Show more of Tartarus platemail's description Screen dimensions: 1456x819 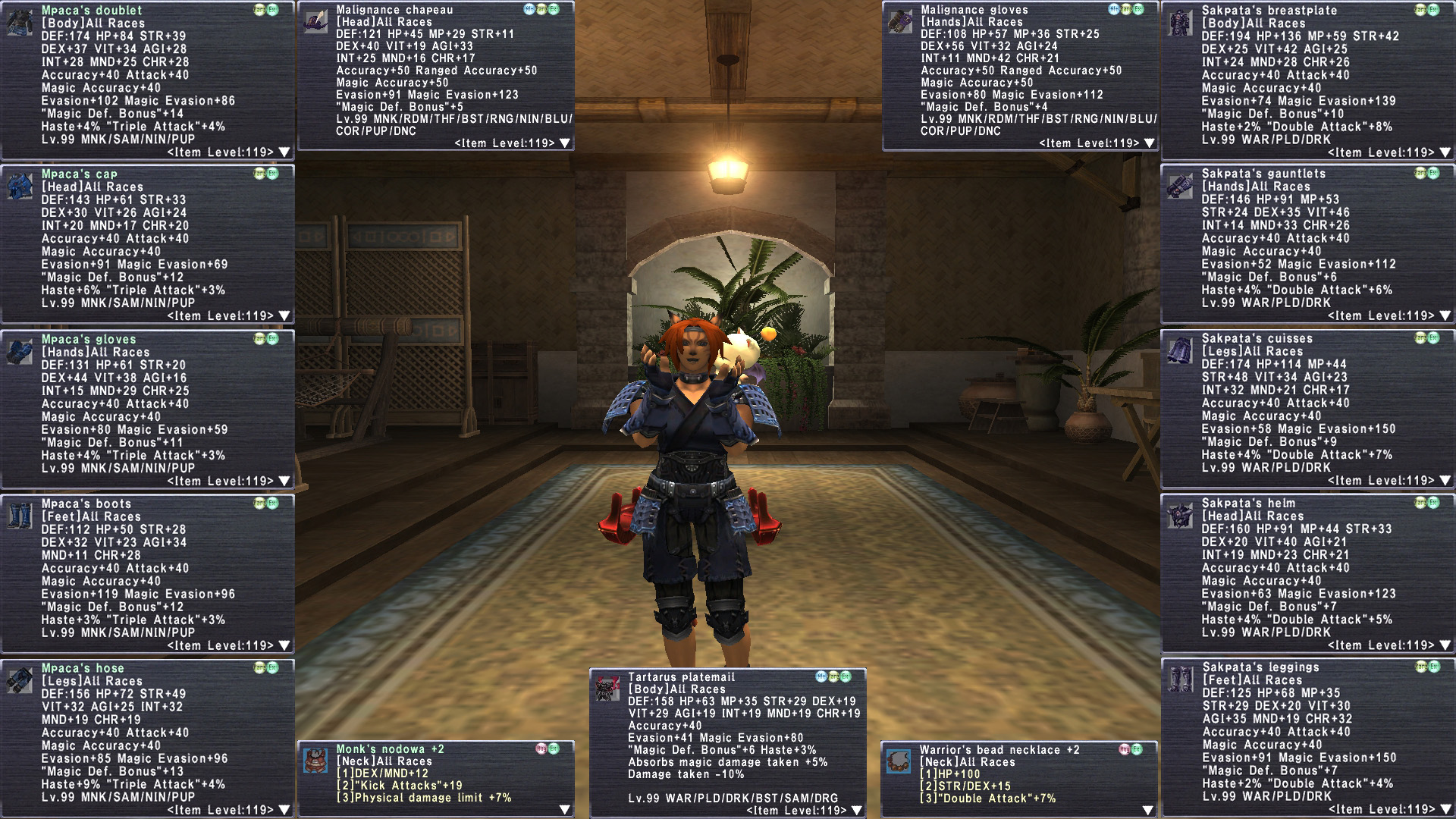tap(857, 811)
